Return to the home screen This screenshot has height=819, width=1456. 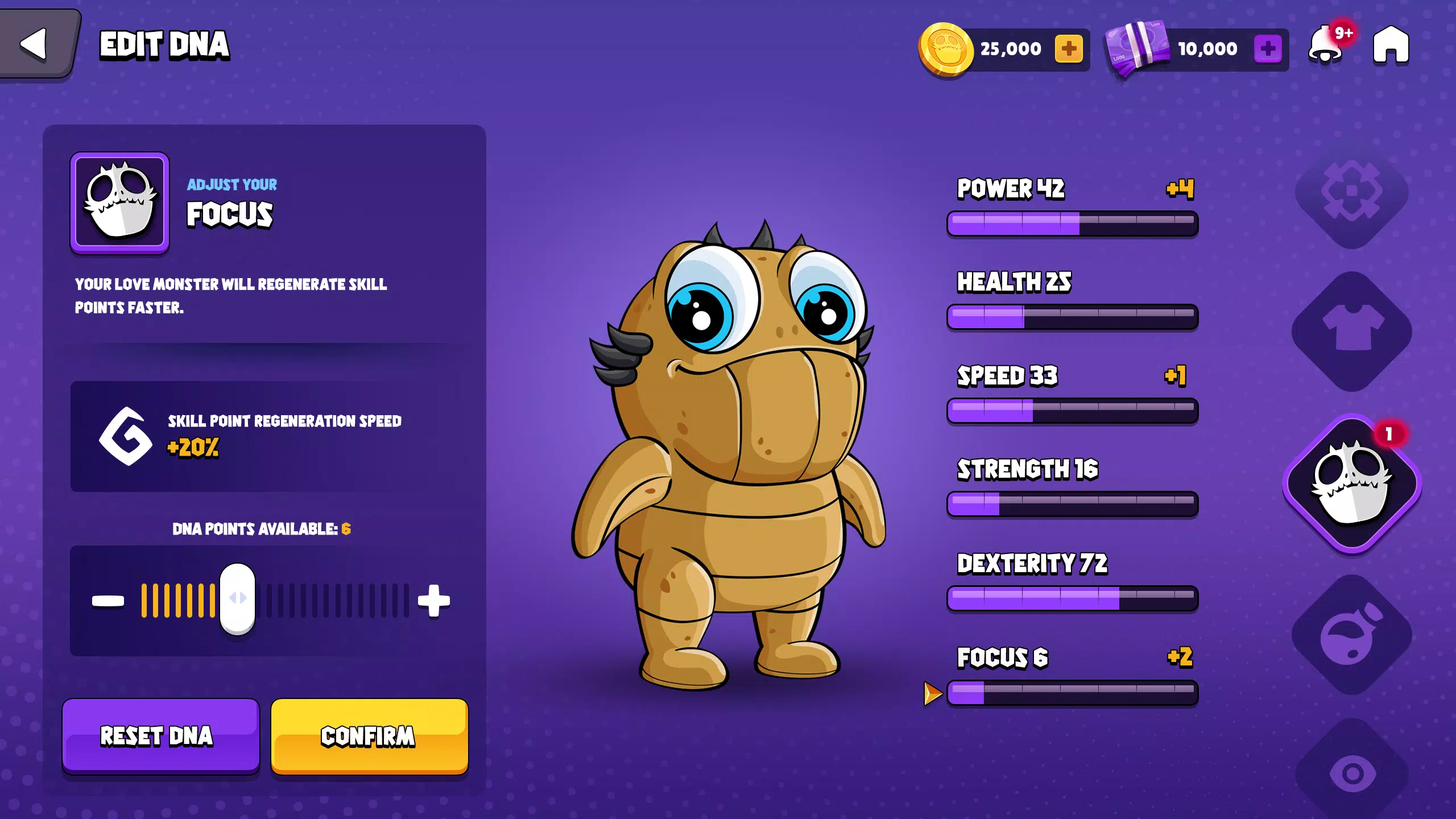coord(1391,44)
